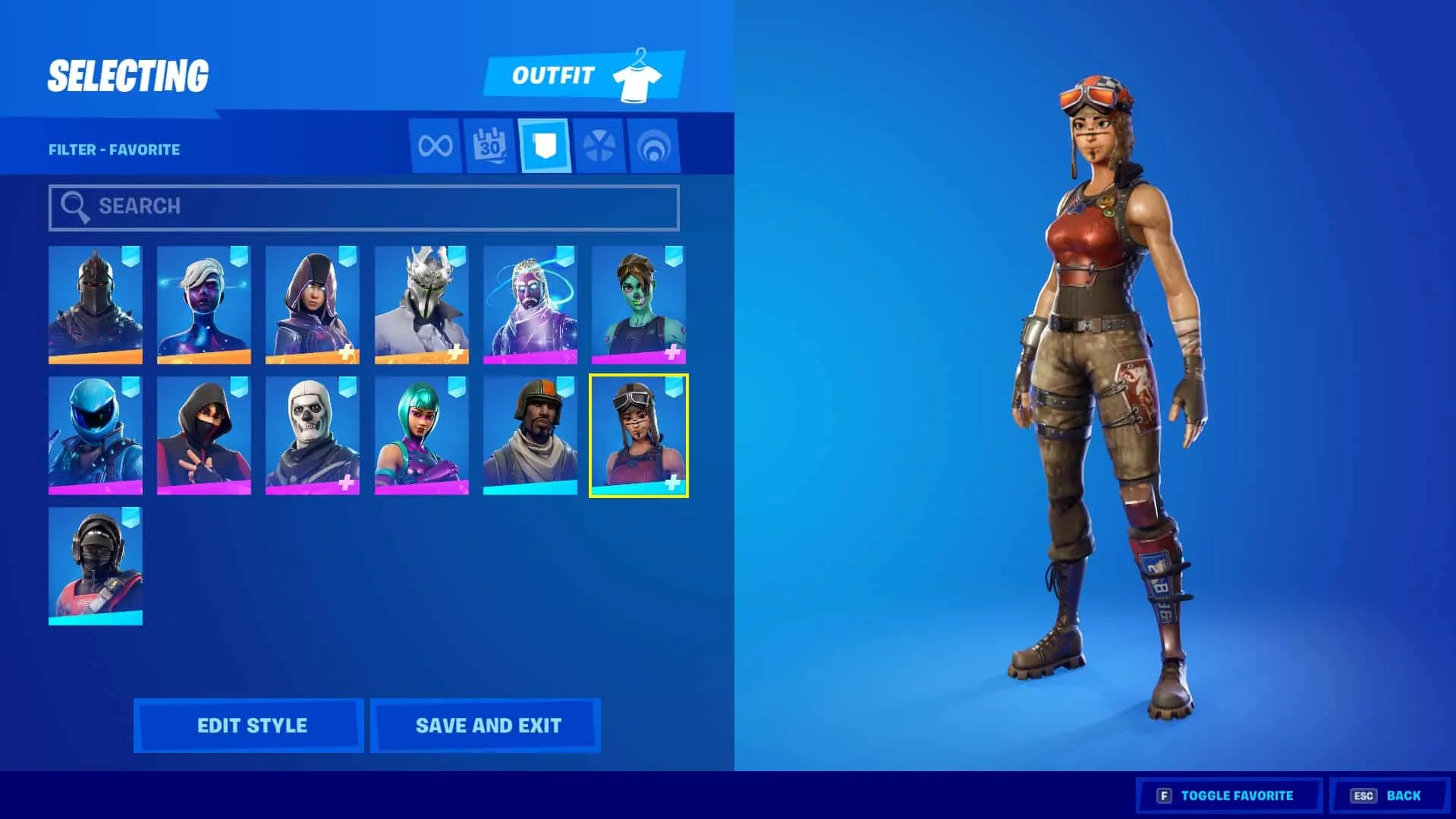Image resolution: width=1456 pixels, height=819 pixels.
Task: Select the Skull Trooper outfit
Action: click(313, 435)
